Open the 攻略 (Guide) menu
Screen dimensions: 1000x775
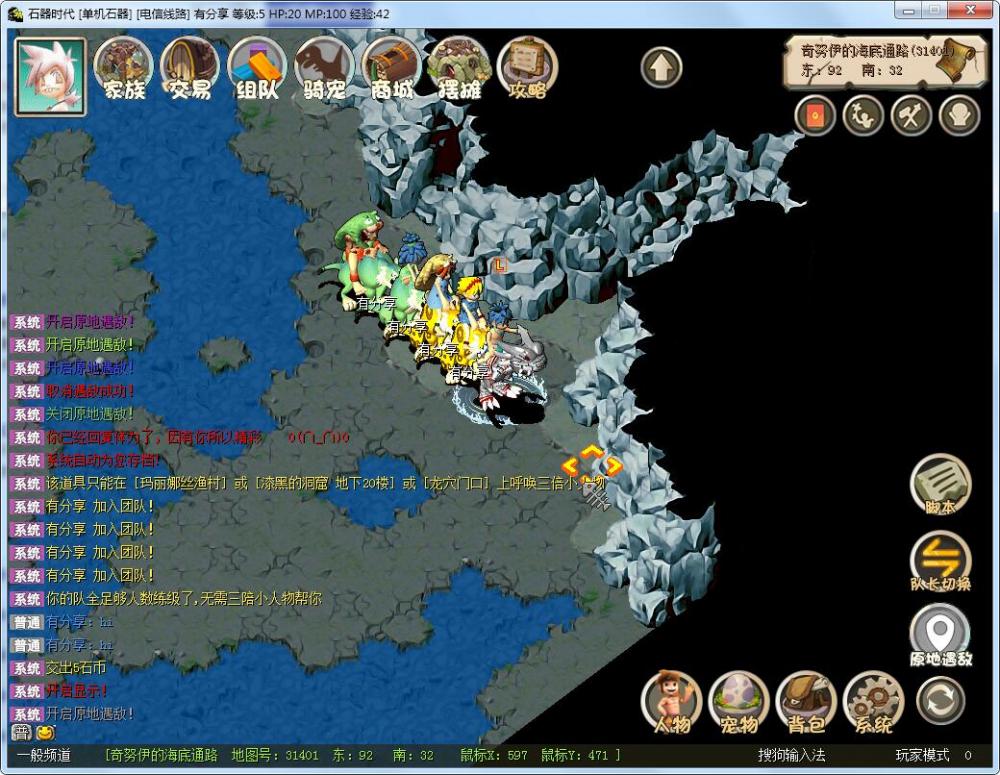527,68
